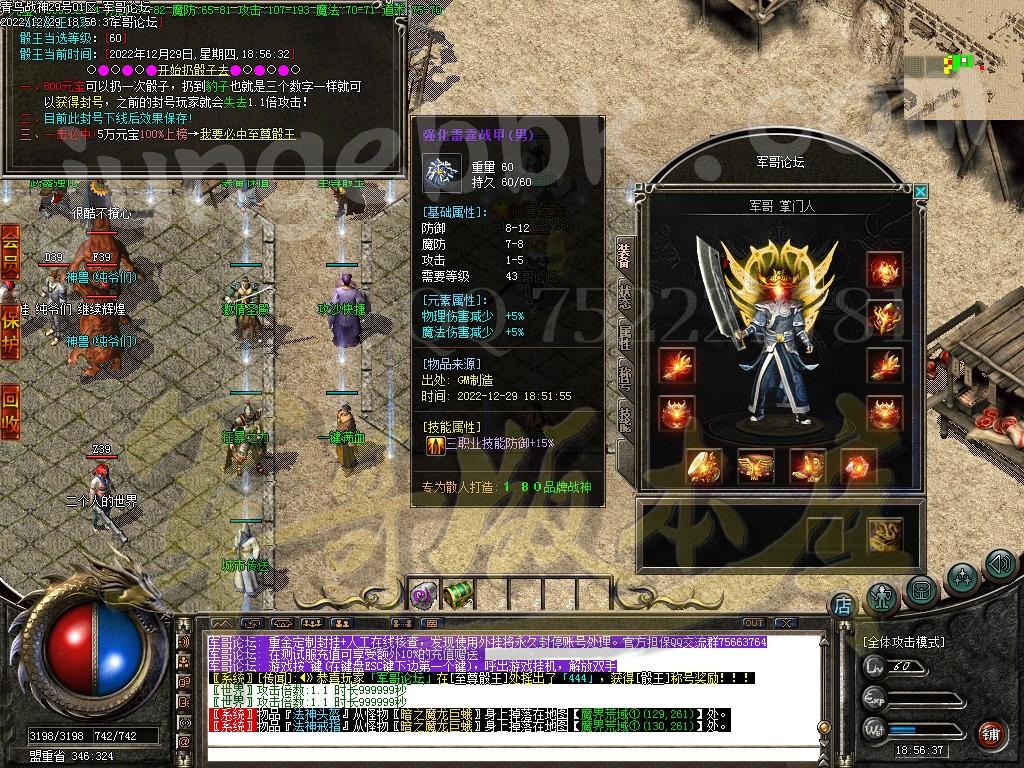This screenshot has width=1024, height=768.
Task: Open the 保护 protection side button
Action: [10, 329]
